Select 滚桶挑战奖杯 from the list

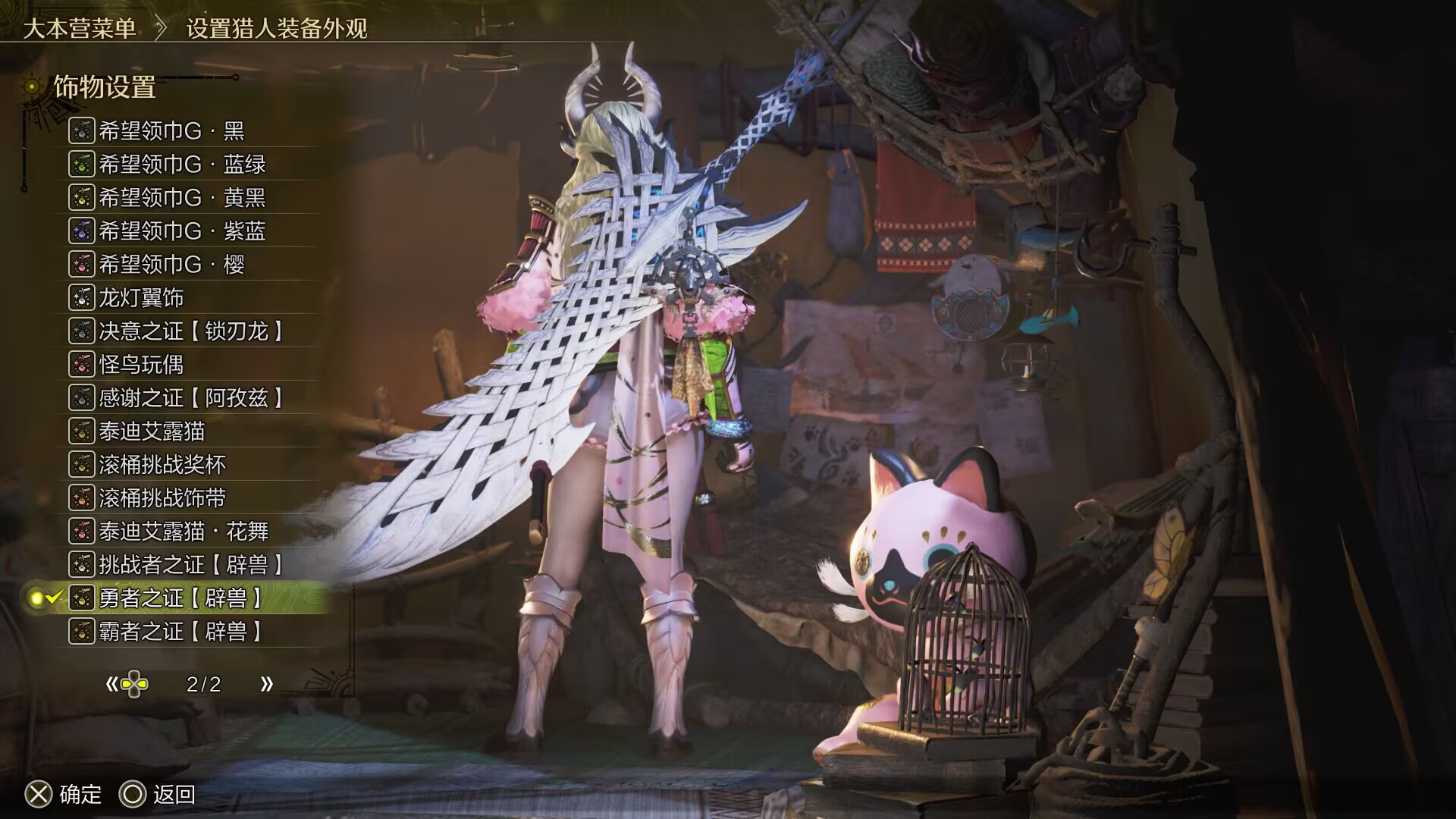click(x=162, y=465)
